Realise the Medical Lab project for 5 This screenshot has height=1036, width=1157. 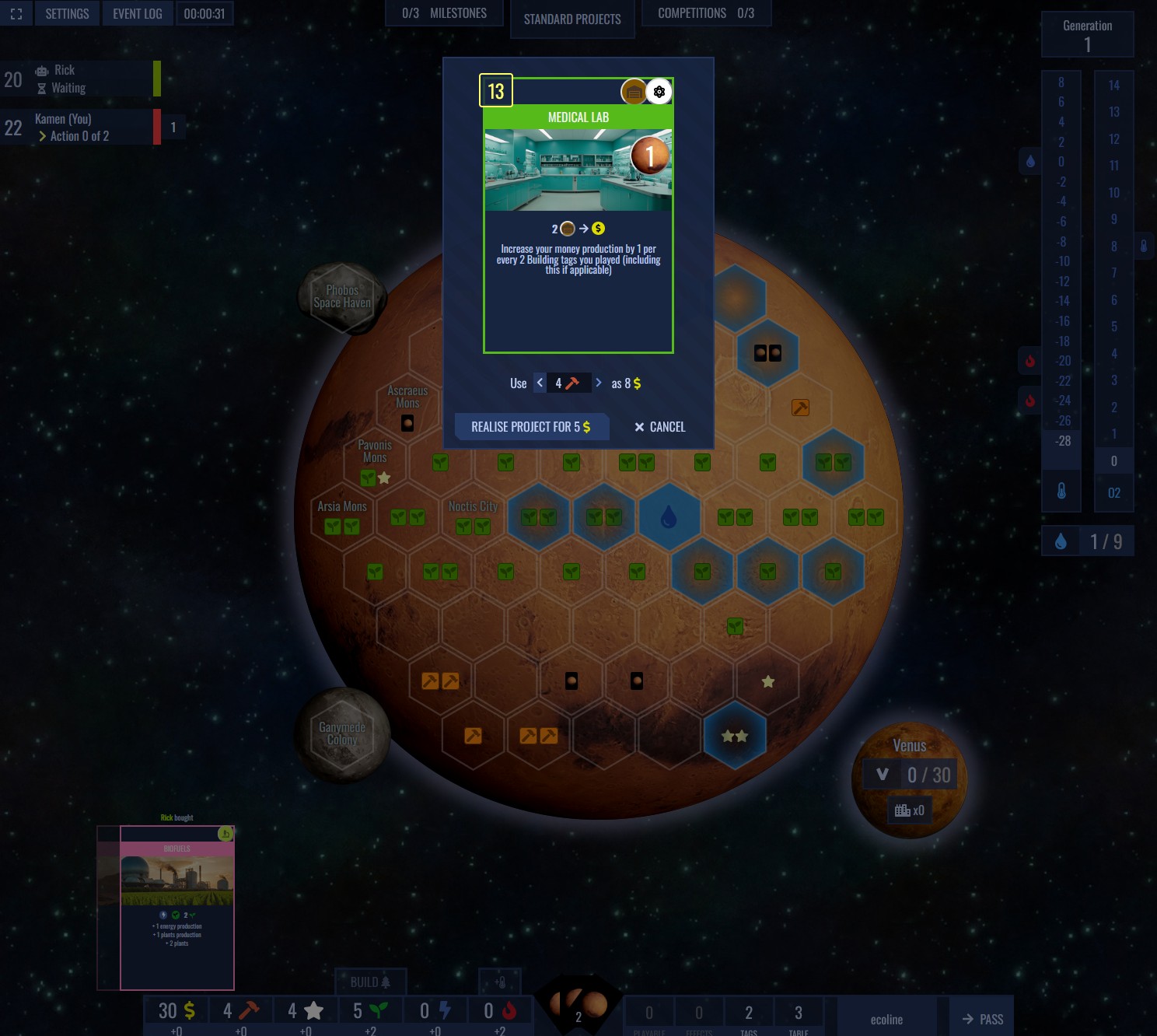(x=531, y=427)
